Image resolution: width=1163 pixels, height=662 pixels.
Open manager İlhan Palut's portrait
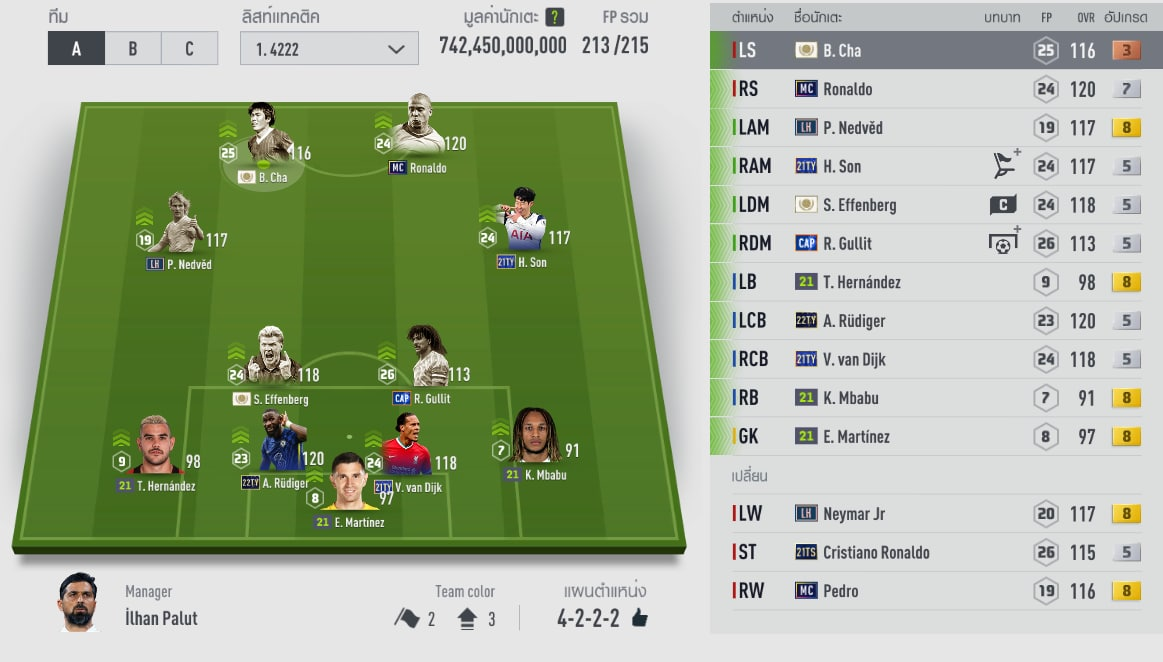pyautogui.click(x=79, y=602)
